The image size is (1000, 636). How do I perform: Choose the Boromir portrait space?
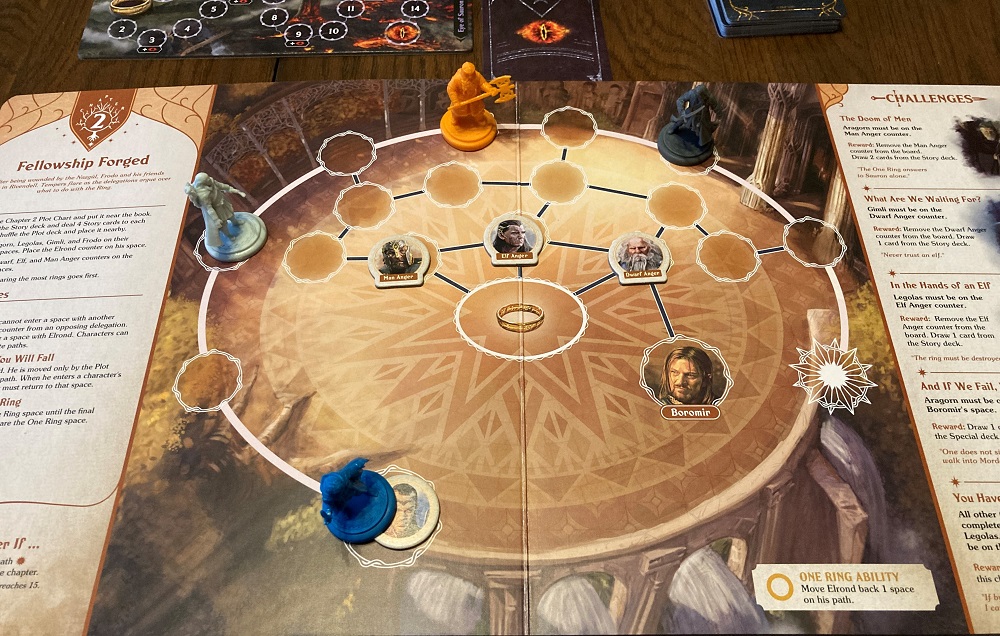[686, 376]
